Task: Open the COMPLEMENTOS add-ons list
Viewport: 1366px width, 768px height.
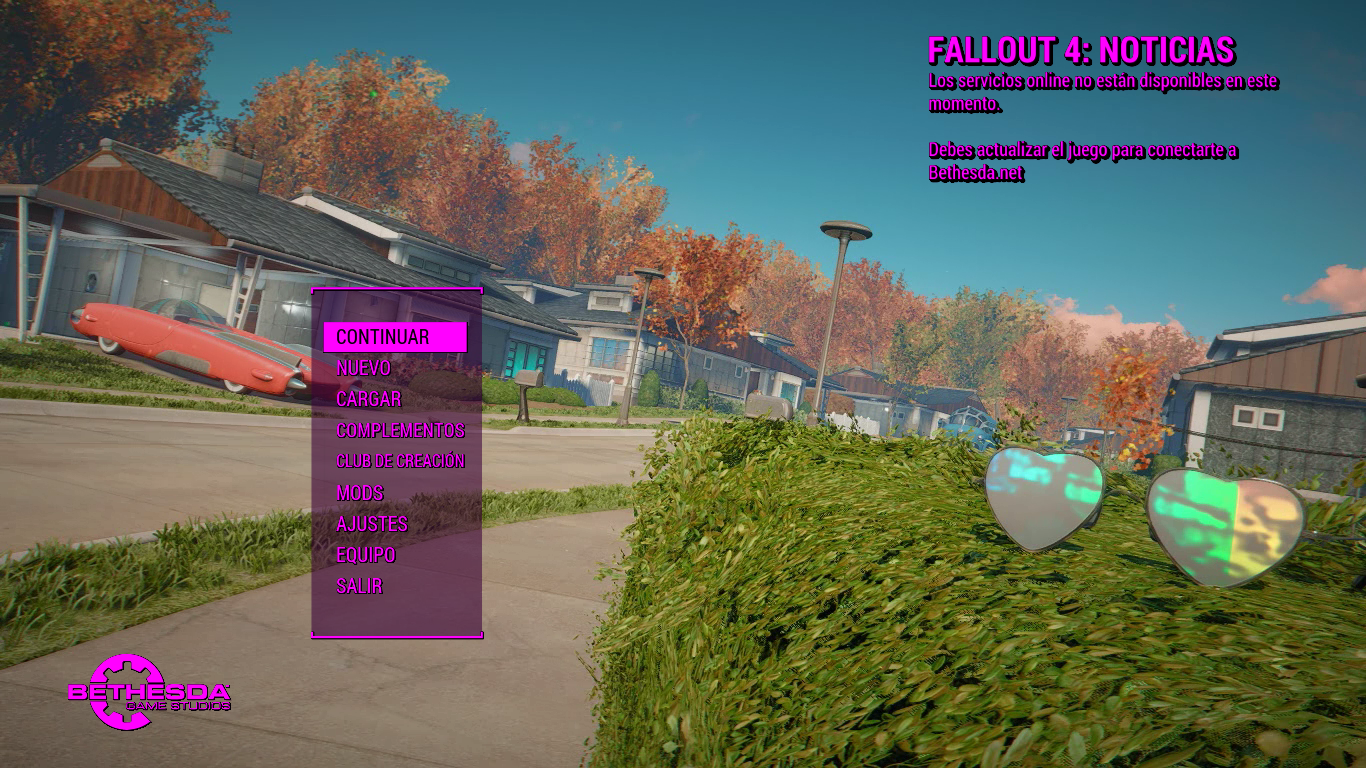Action: pos(401,431)
